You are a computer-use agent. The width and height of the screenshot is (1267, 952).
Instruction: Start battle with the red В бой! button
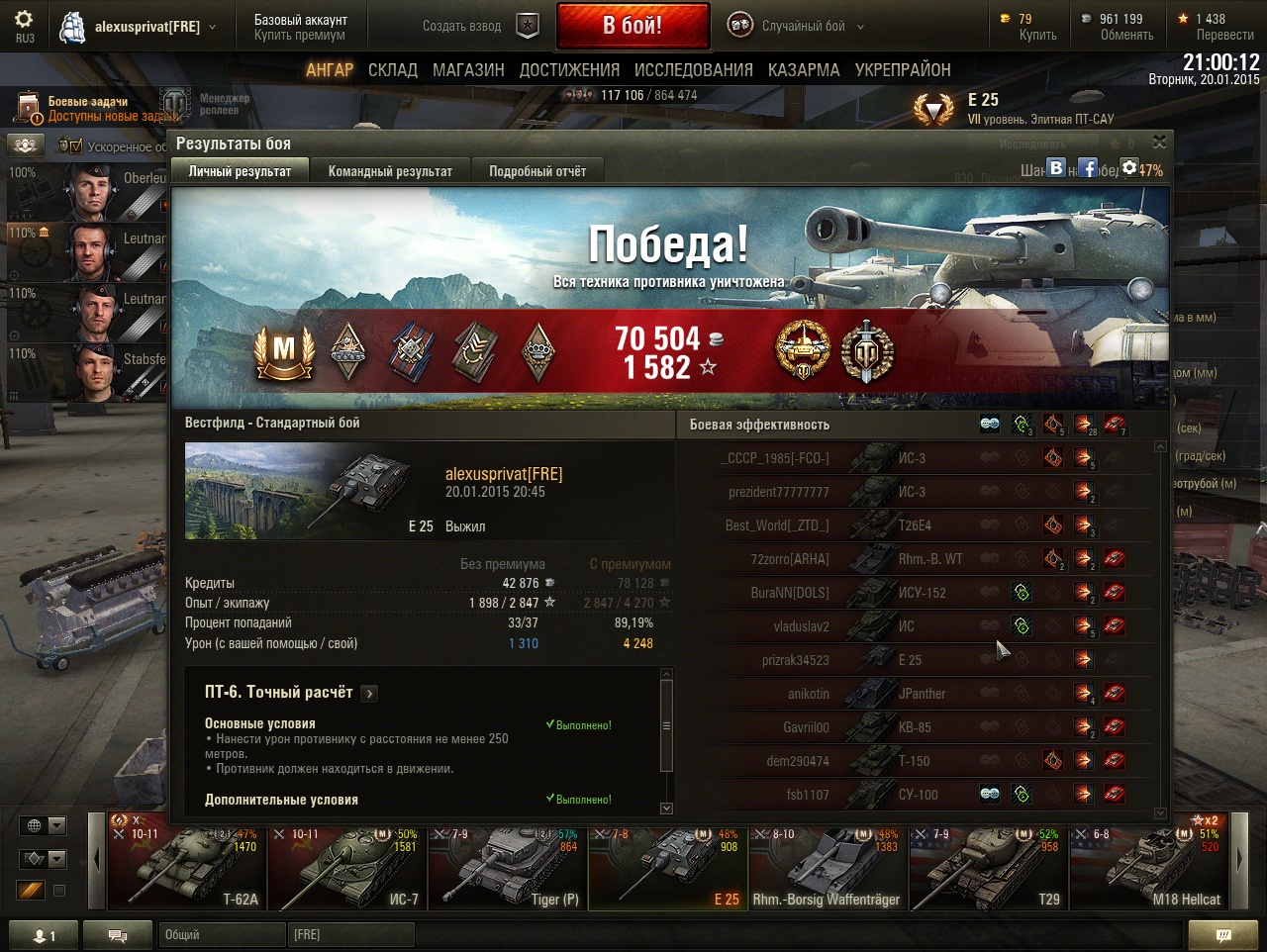coord(633,26)
